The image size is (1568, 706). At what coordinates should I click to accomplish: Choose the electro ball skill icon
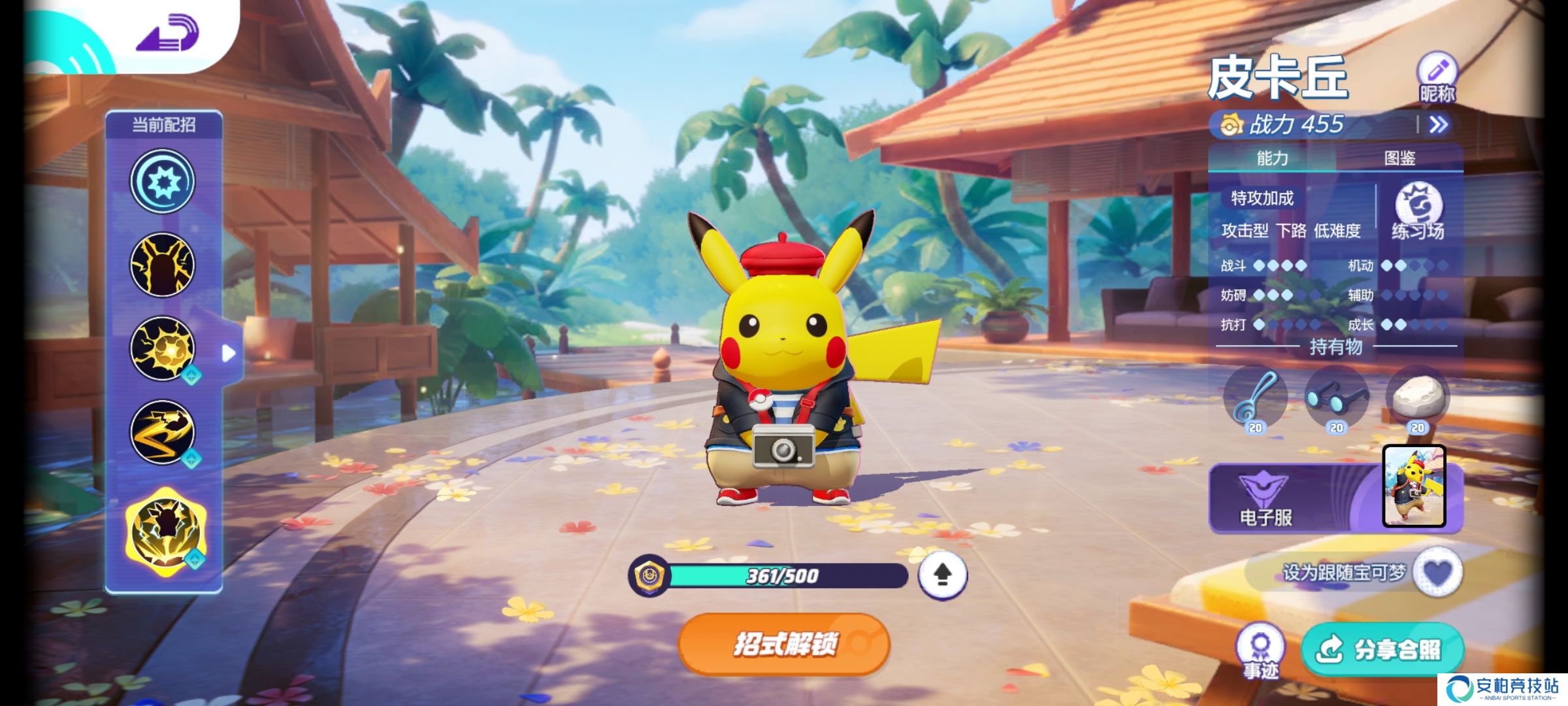pyautogui.click(x=163, y=348)
